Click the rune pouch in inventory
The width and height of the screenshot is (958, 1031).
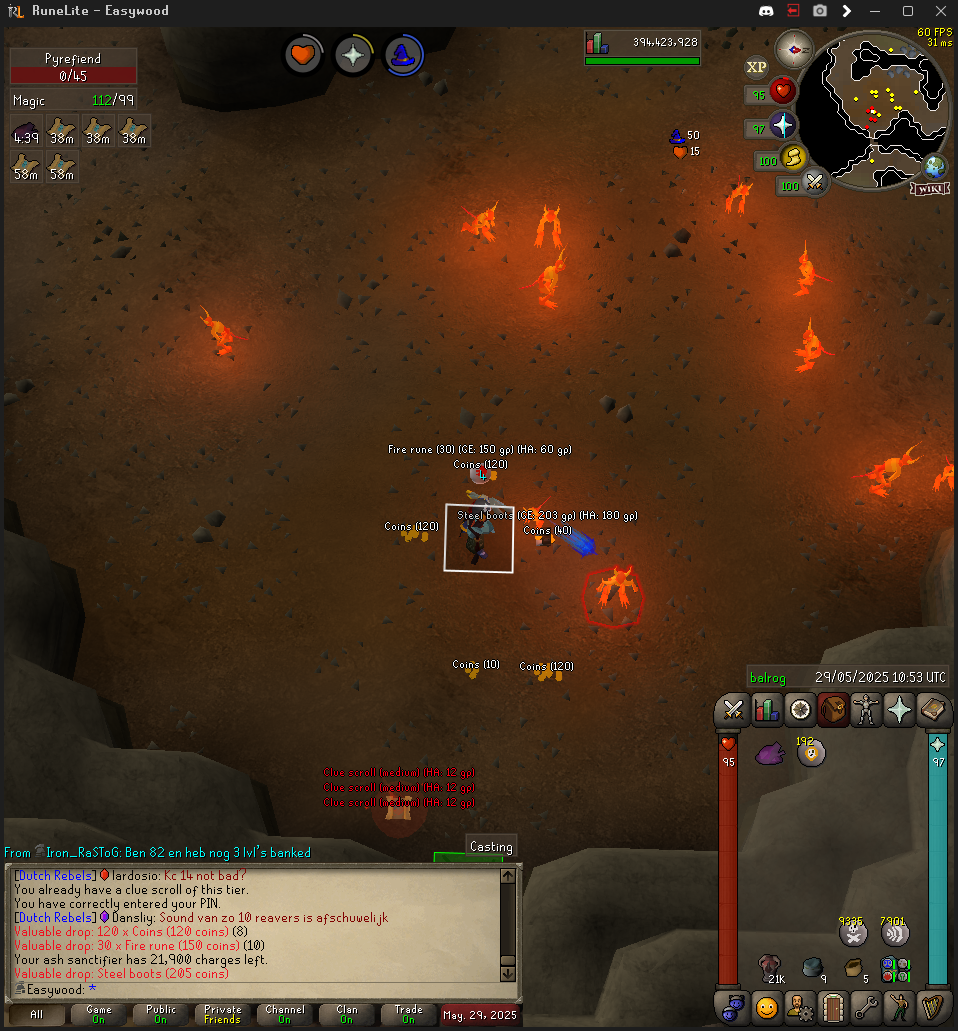coord(895,969)
